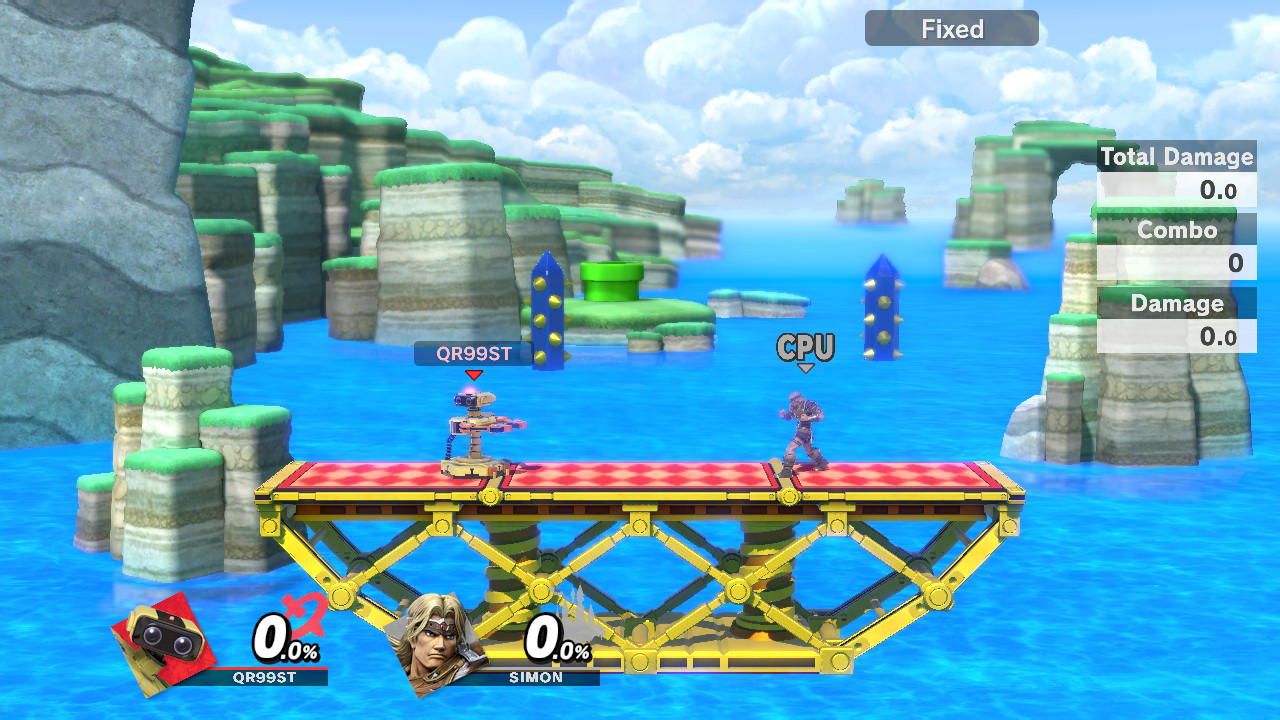Click the Fixed camera mode label
The image size is (1280, 720).
(x=951, y=29)
